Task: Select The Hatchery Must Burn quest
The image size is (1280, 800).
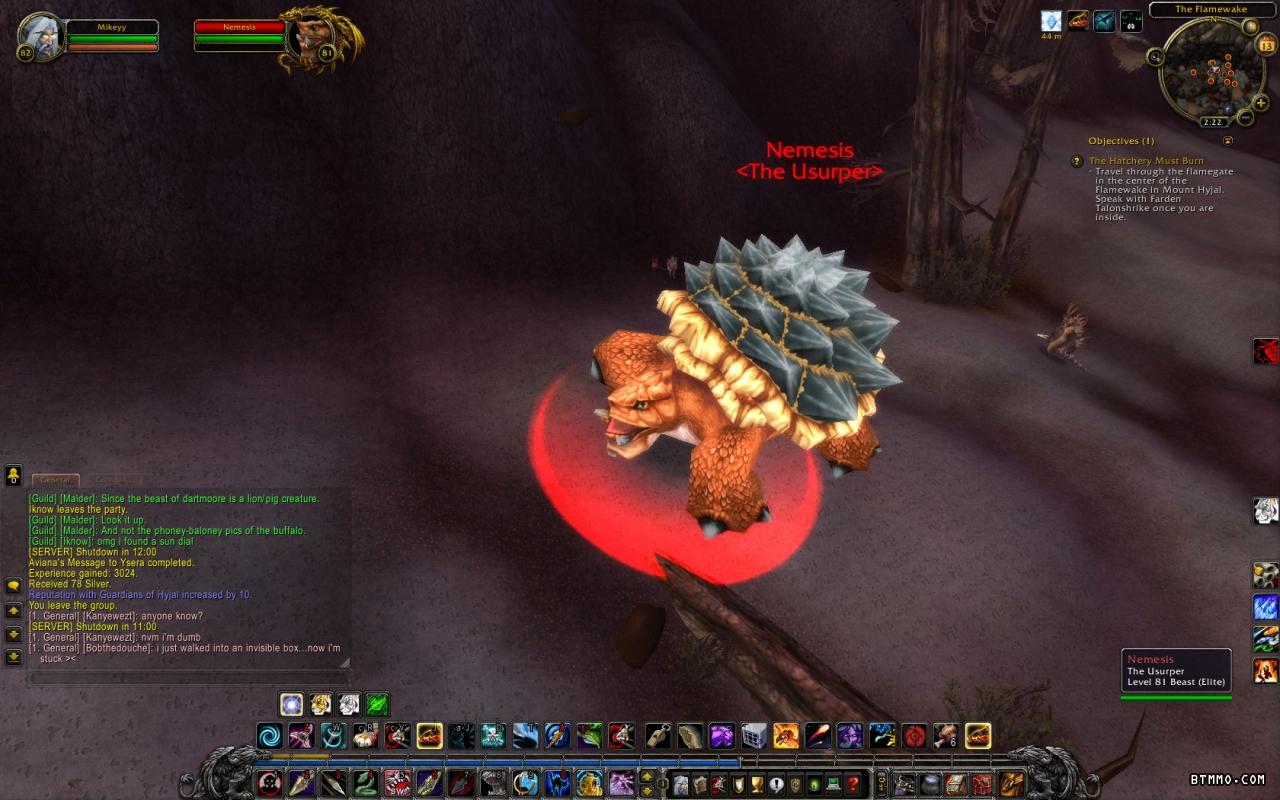Action: pyautogui.click(x=1146, y=160)
